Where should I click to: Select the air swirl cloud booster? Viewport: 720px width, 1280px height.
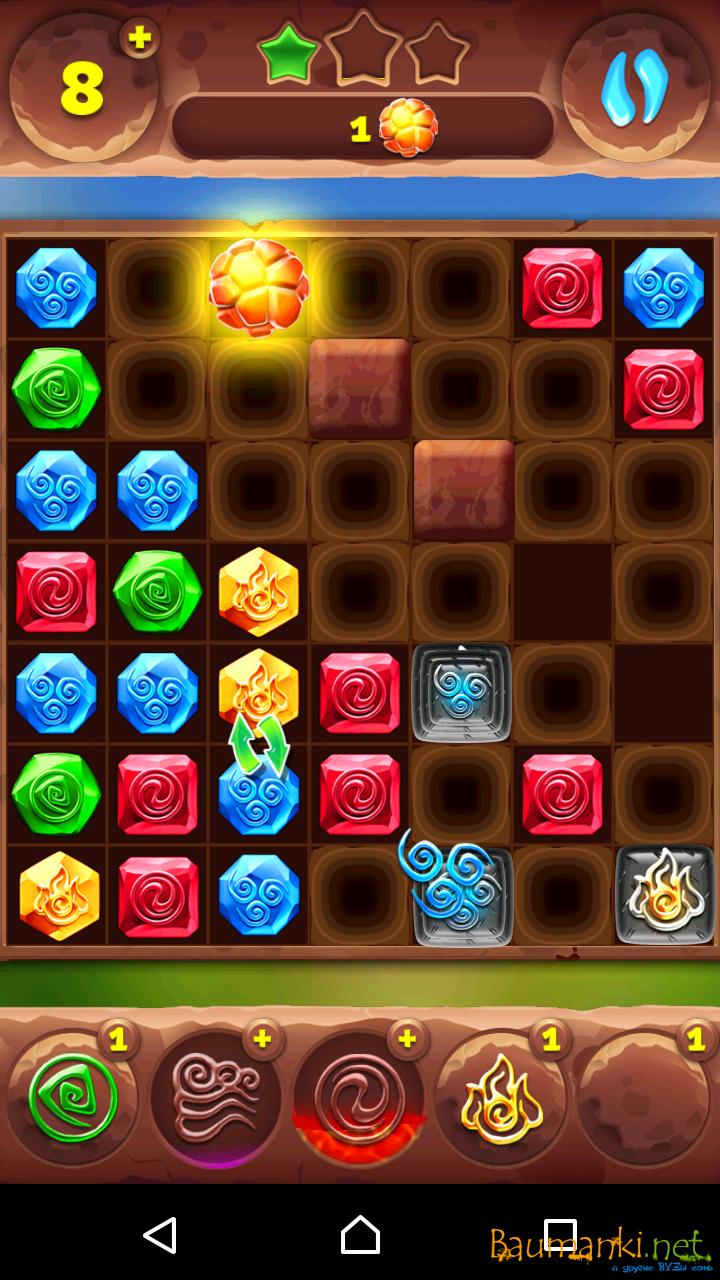(x=216, y=1099)
